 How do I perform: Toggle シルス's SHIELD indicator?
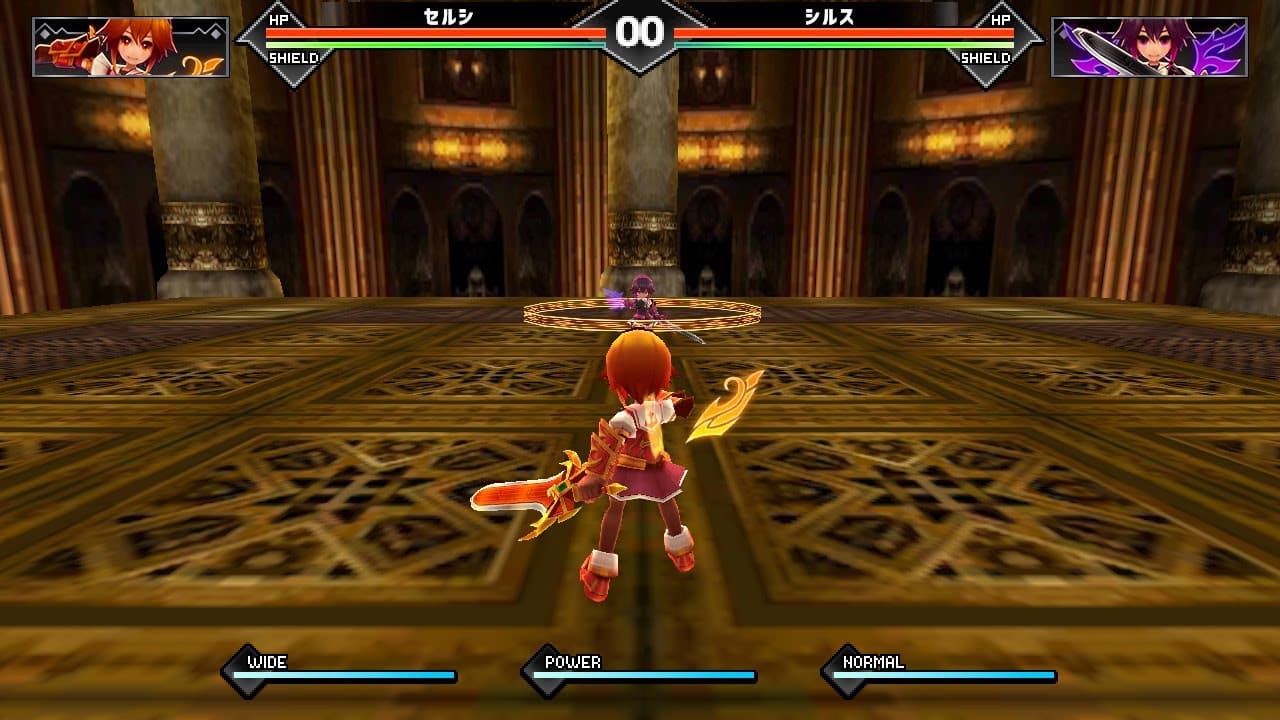[x=987, y=58]
